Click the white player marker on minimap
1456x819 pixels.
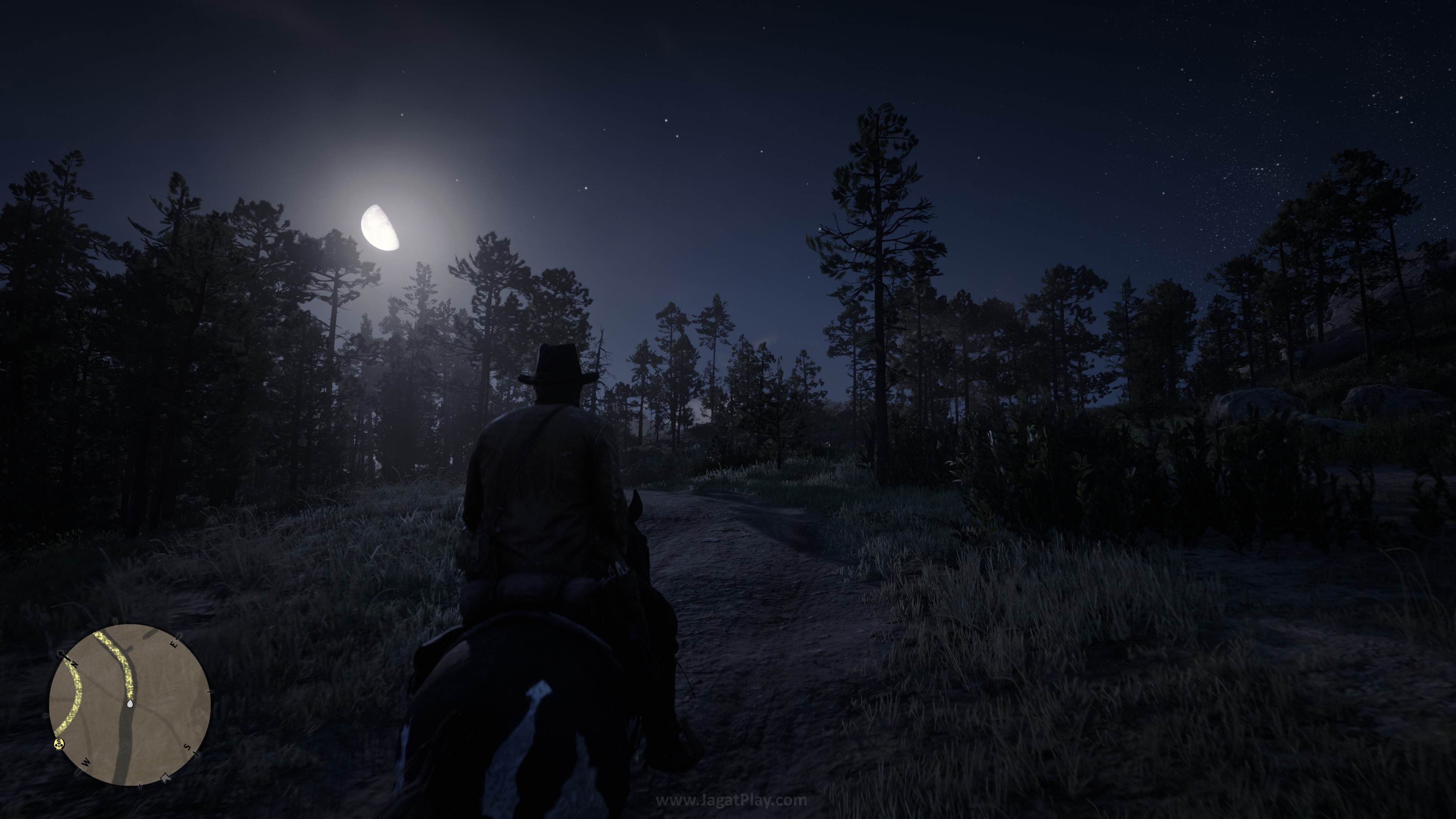(130, 704)
